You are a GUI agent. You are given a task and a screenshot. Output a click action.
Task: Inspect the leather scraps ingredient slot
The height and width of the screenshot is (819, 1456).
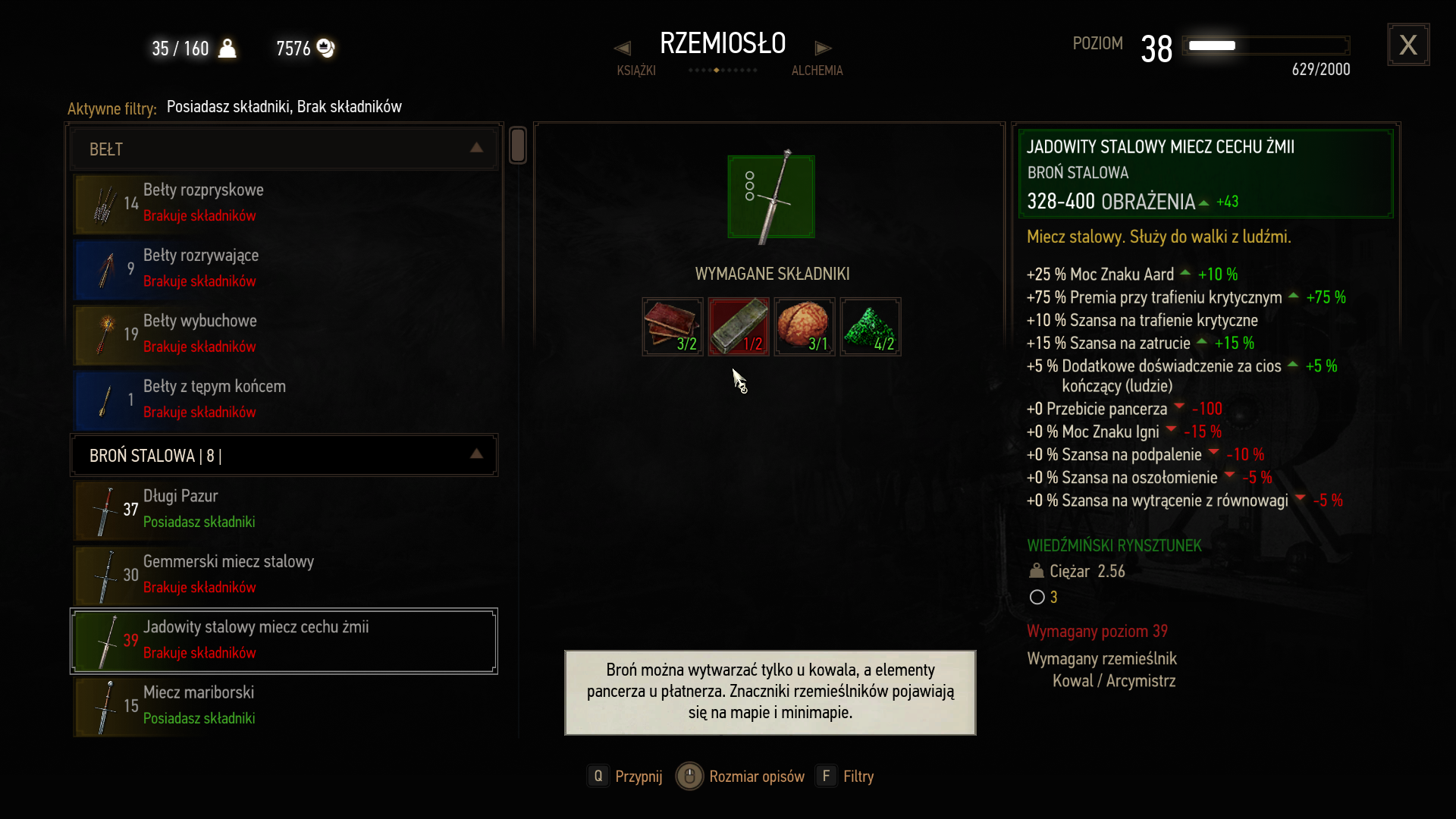click(673, 327)
